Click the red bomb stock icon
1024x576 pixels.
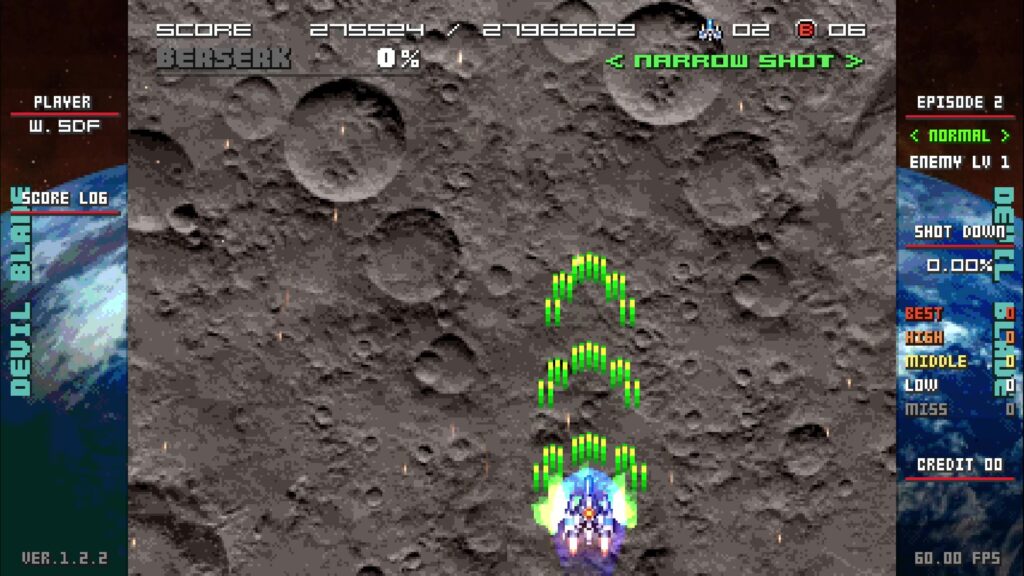point(806,30)
